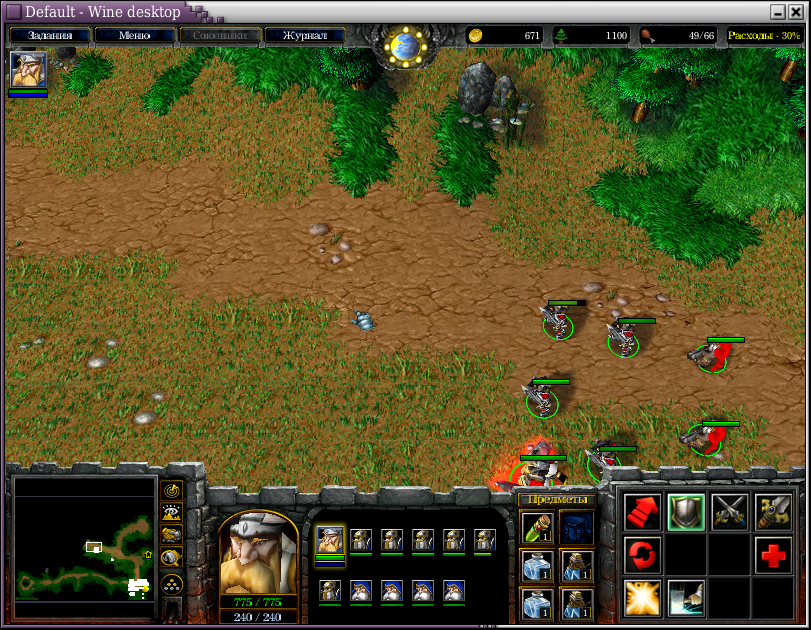Cast the glowing yellow burst spell

pyautogui.click(x=642, y=598)
